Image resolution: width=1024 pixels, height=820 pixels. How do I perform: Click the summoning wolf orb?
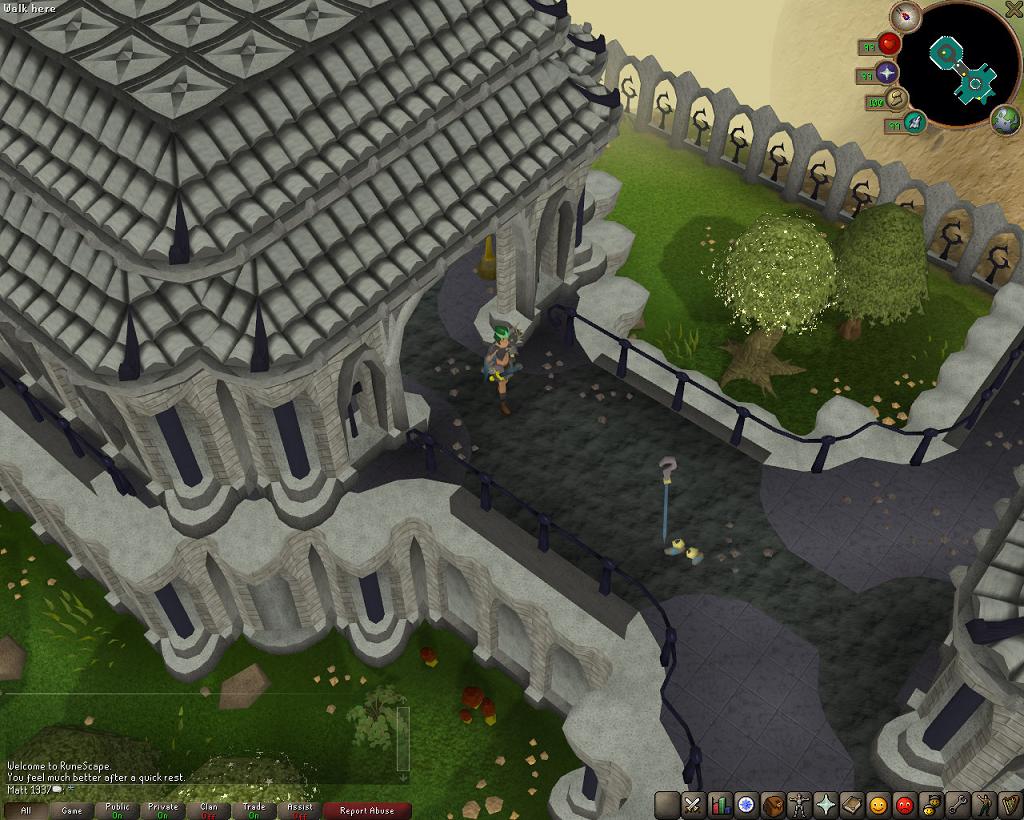(x=913, y=122)
